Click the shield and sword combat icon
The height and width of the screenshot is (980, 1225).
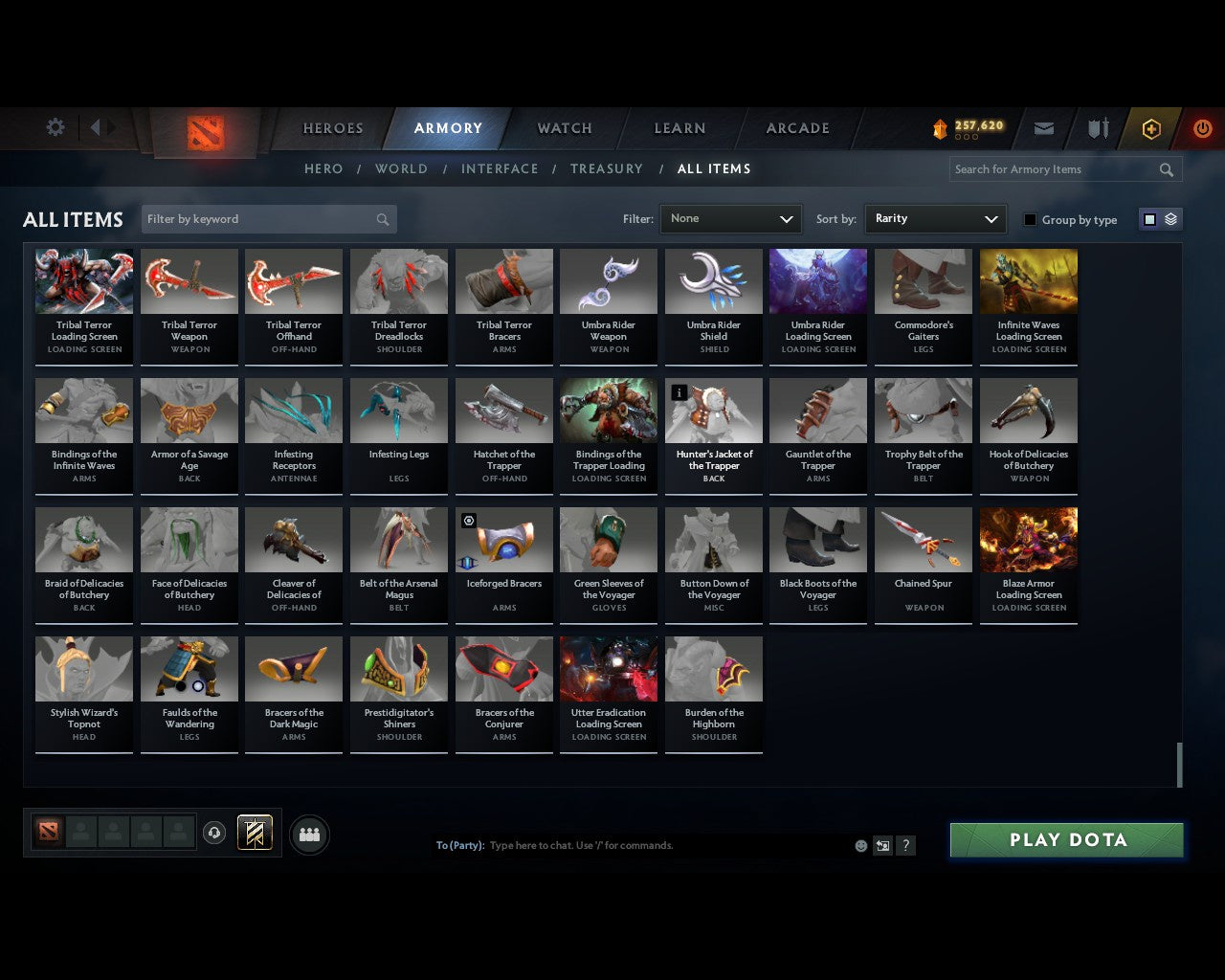pos(1097,127)
